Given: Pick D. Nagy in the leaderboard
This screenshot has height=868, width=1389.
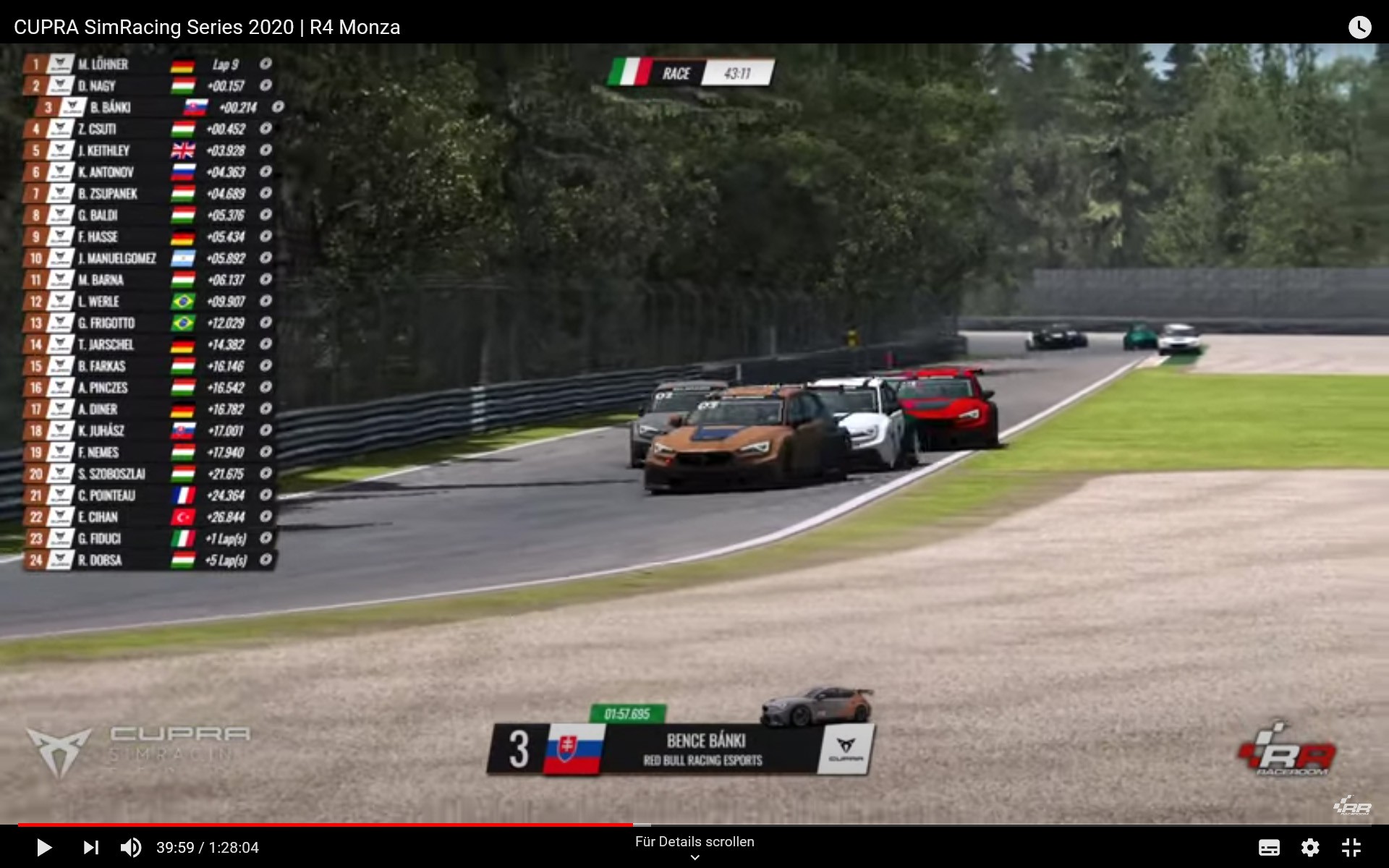Looking at the screenshot, I should click(x=148, y=86).
